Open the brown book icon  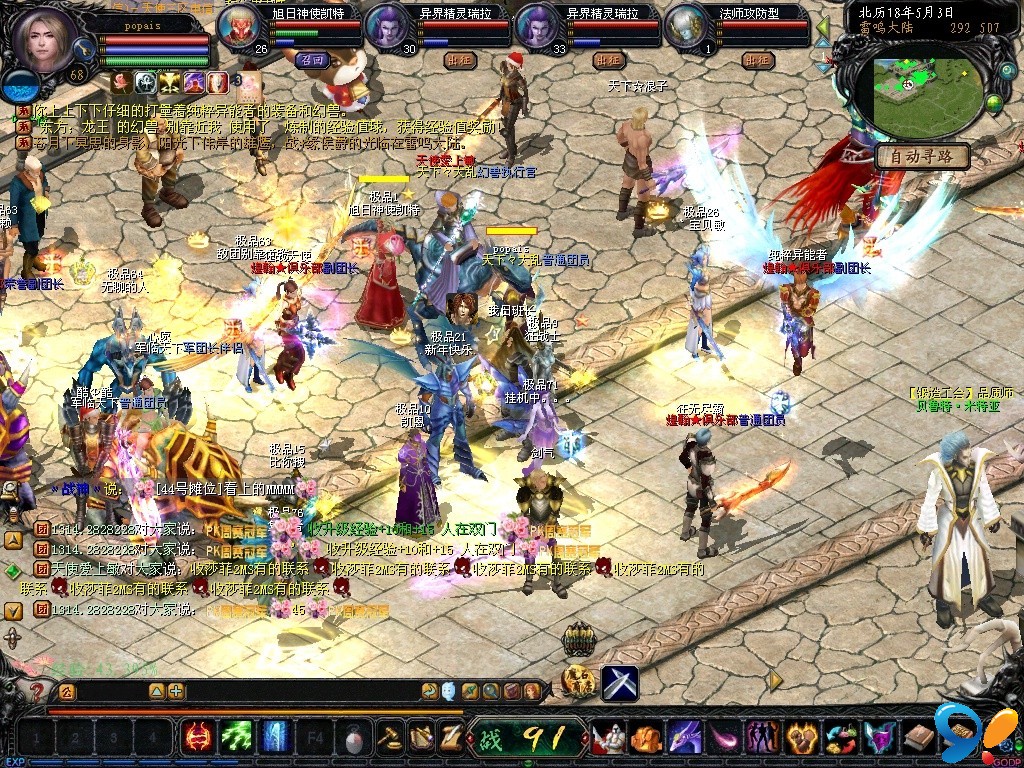tap(918, 738)
